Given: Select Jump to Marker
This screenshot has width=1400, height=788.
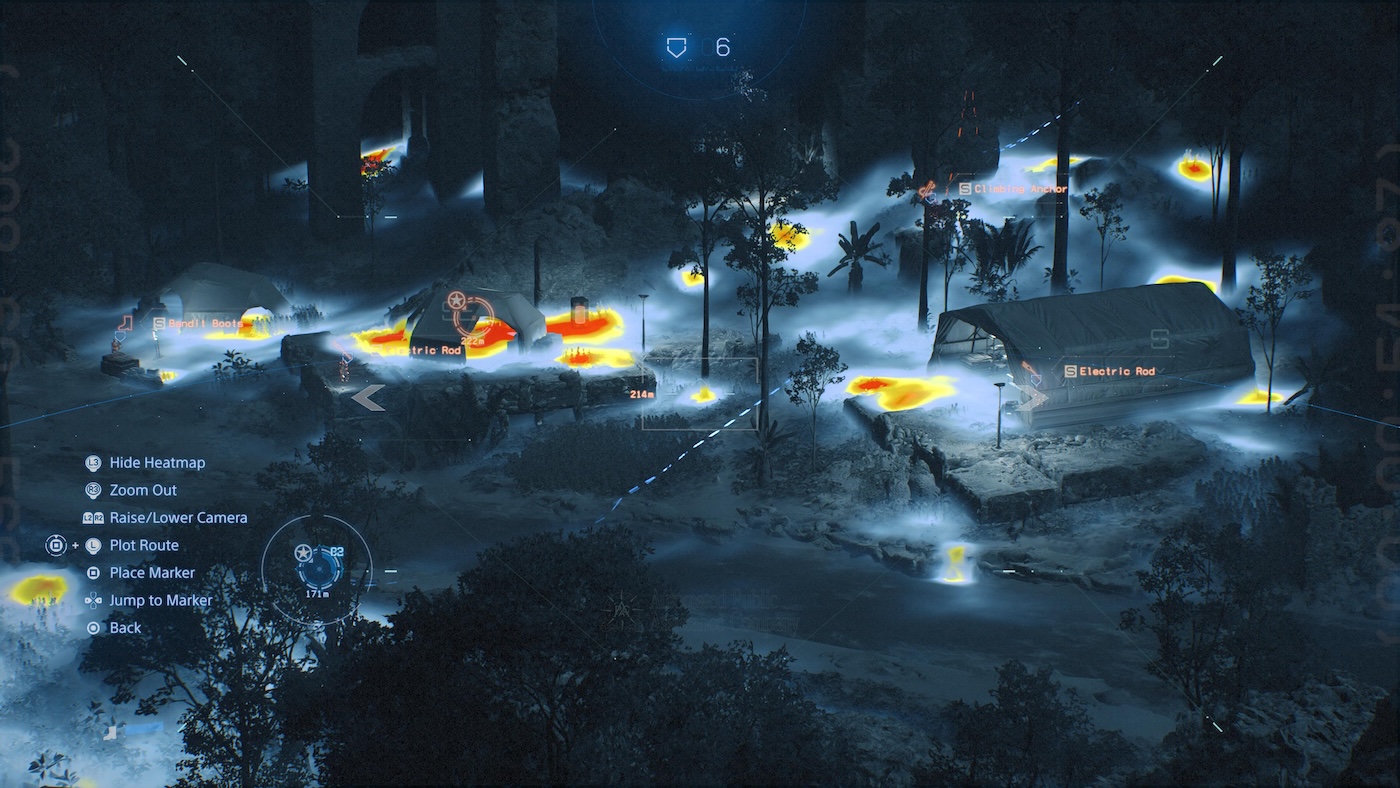Looking at the screenshot, I should 160,600.
